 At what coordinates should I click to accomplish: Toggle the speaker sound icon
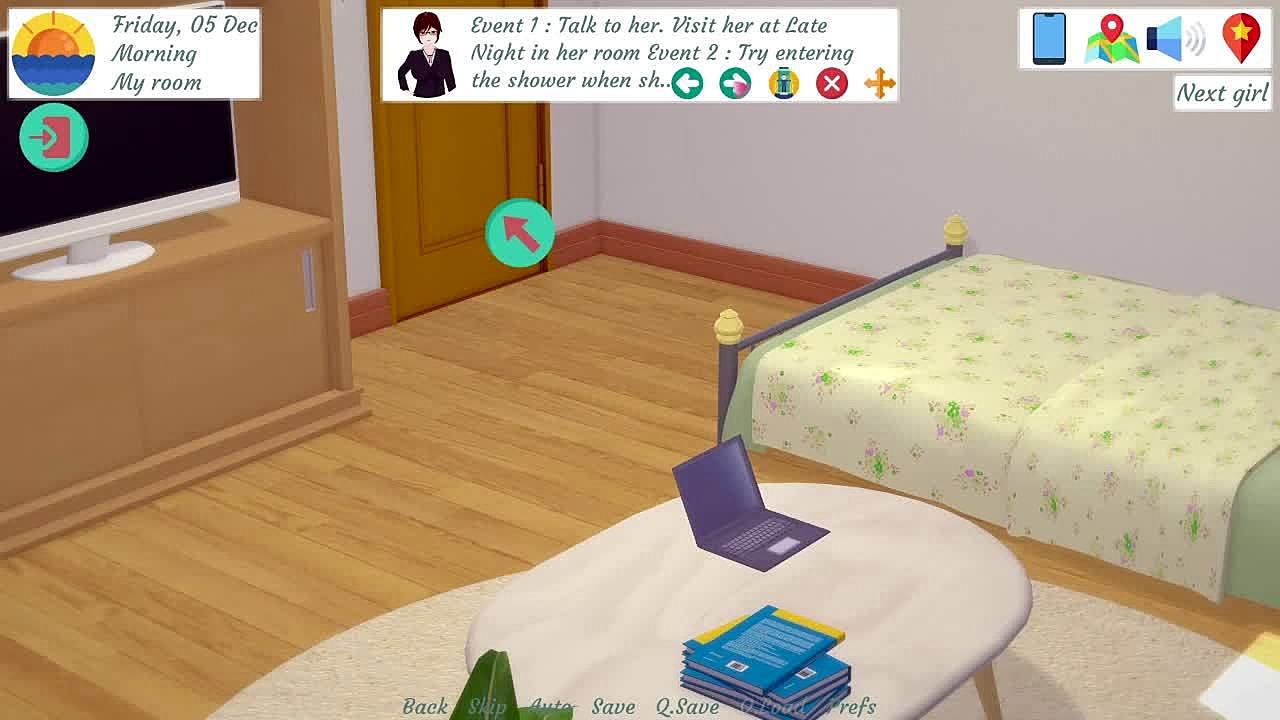(x=1175, y=39)
